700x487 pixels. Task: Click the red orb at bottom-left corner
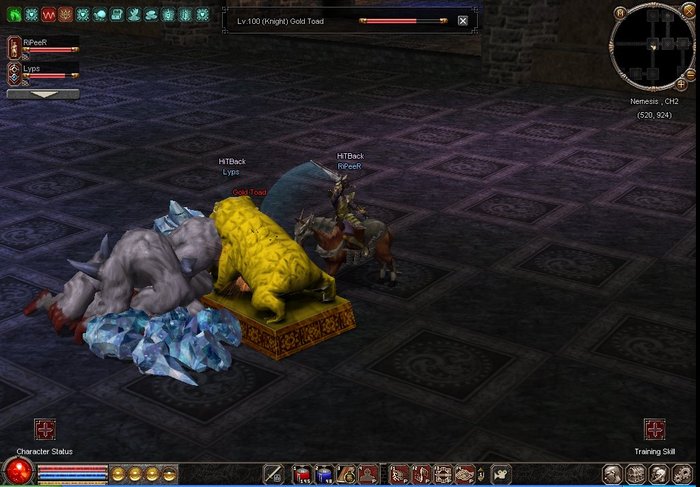16,471
